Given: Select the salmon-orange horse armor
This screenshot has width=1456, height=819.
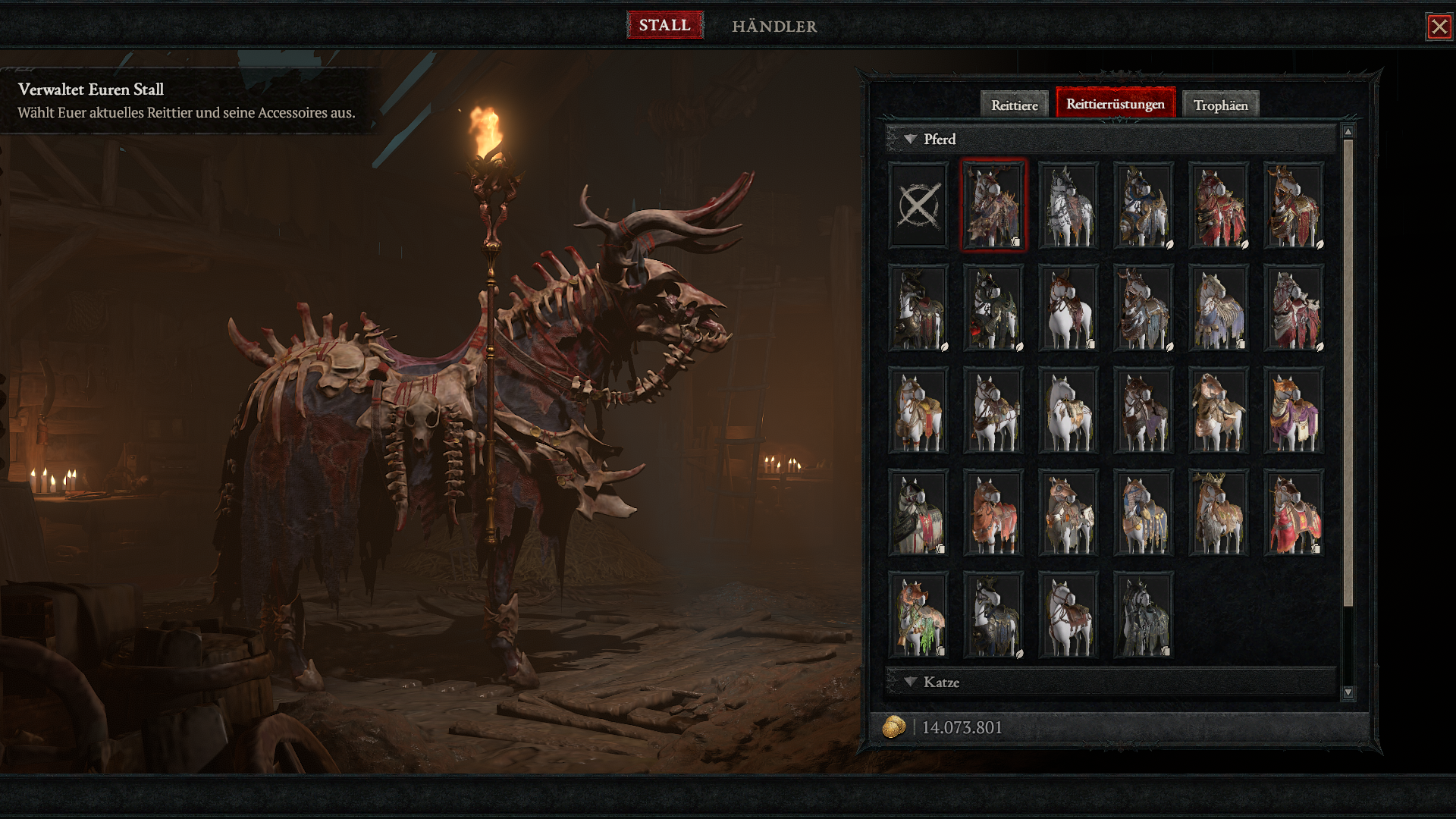Looking at the screenshot, I should pos(993,513).
